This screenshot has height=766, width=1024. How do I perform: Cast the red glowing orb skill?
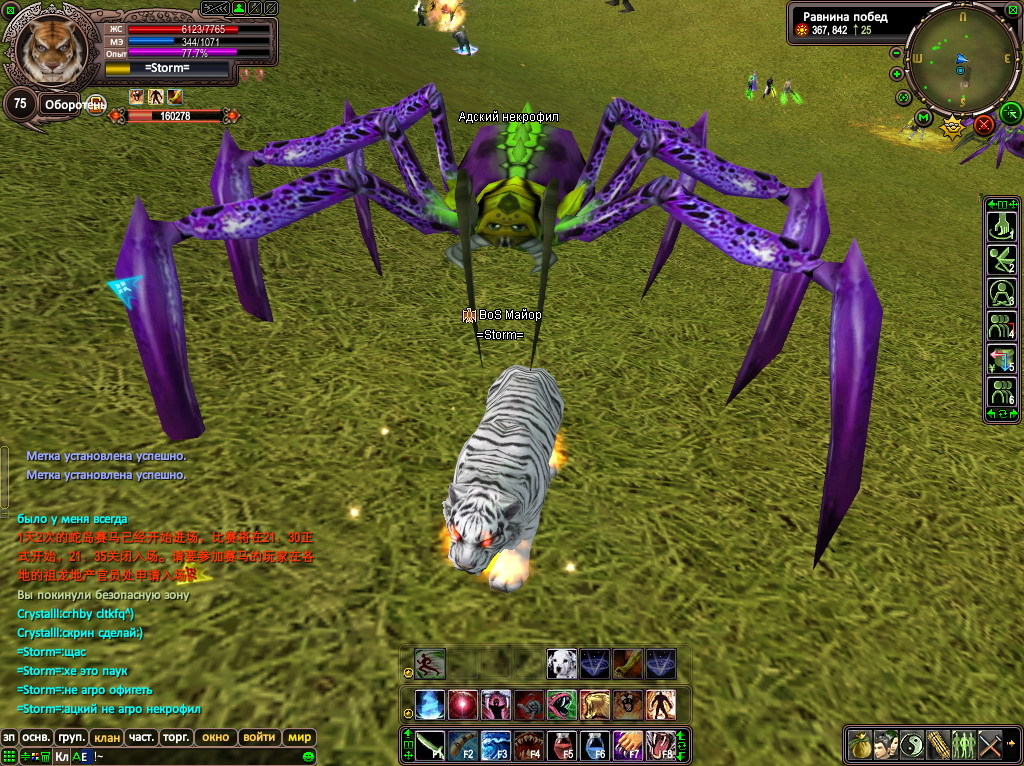coord(463,705)
